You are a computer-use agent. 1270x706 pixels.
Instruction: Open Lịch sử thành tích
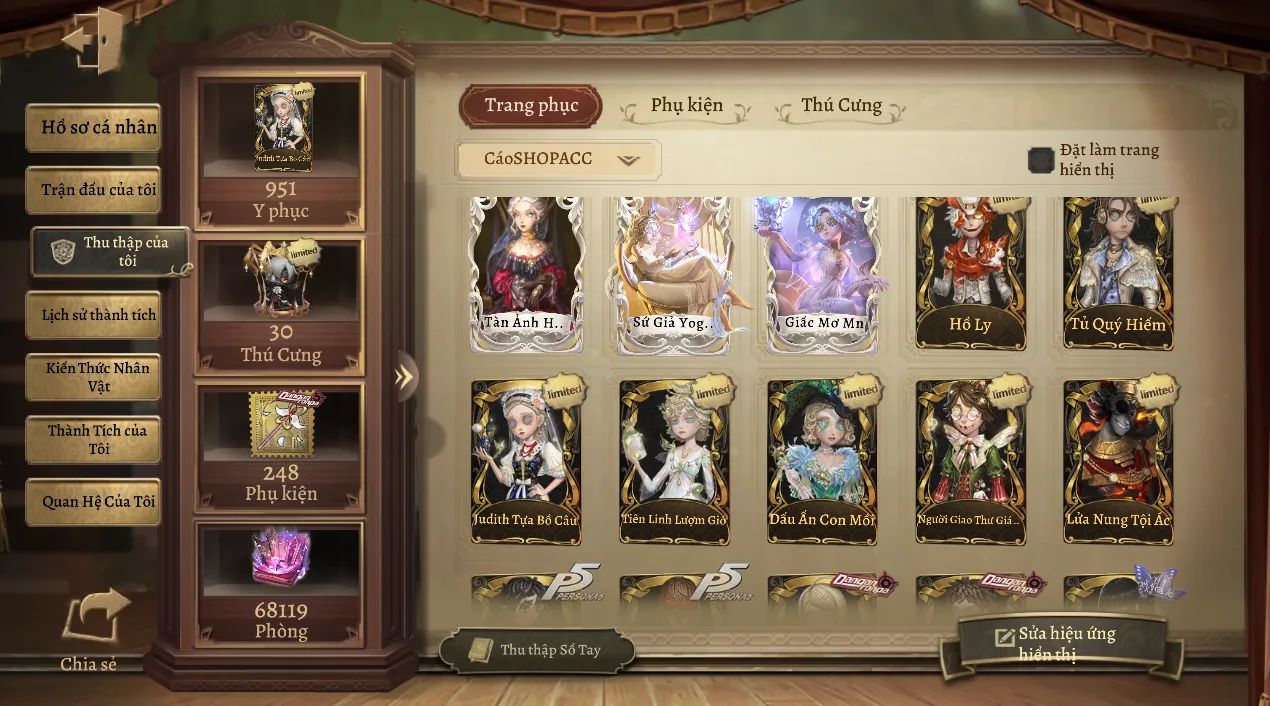click(94, 315)
